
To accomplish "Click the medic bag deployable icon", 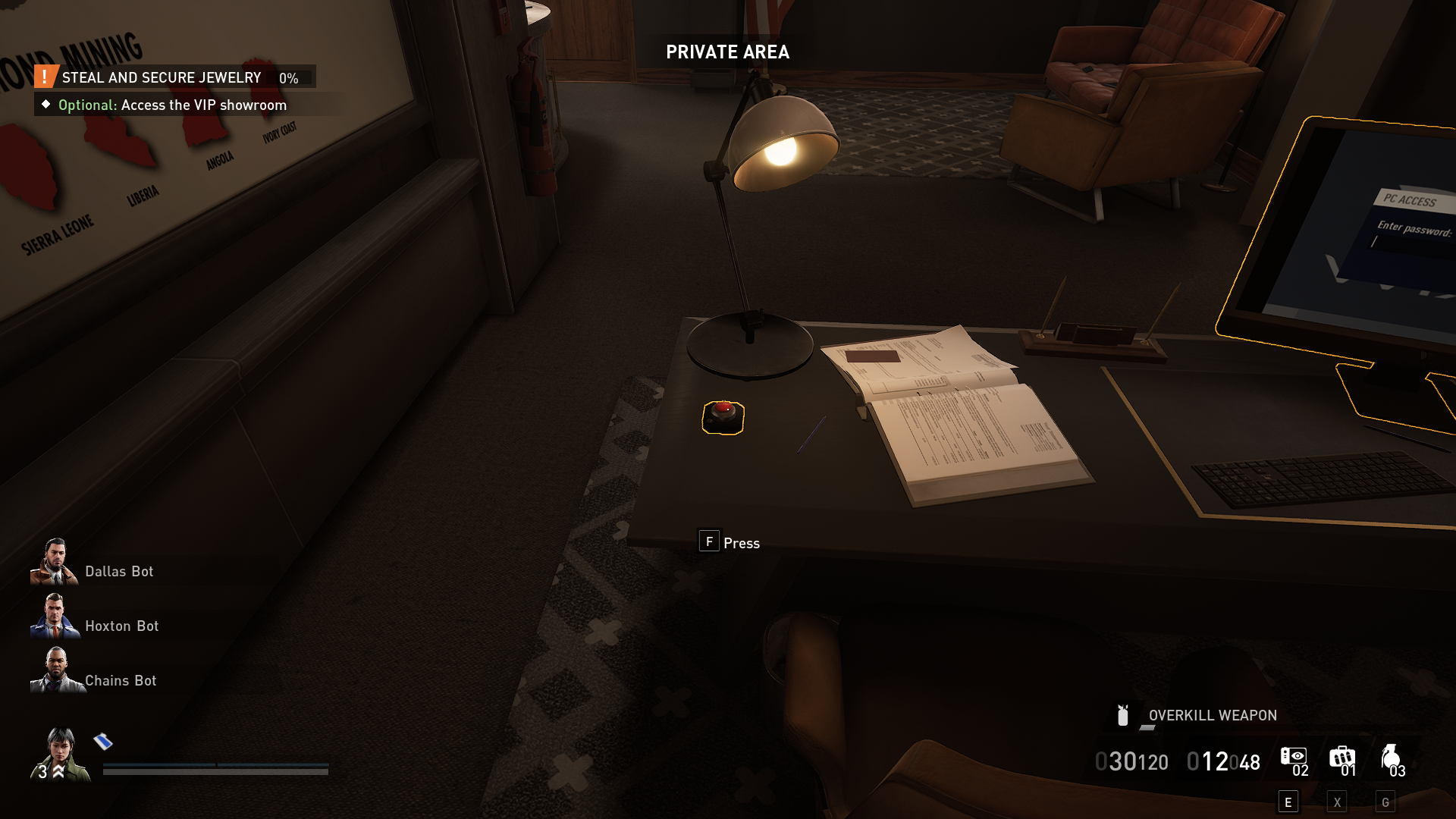I will [x=1341, y=757].
